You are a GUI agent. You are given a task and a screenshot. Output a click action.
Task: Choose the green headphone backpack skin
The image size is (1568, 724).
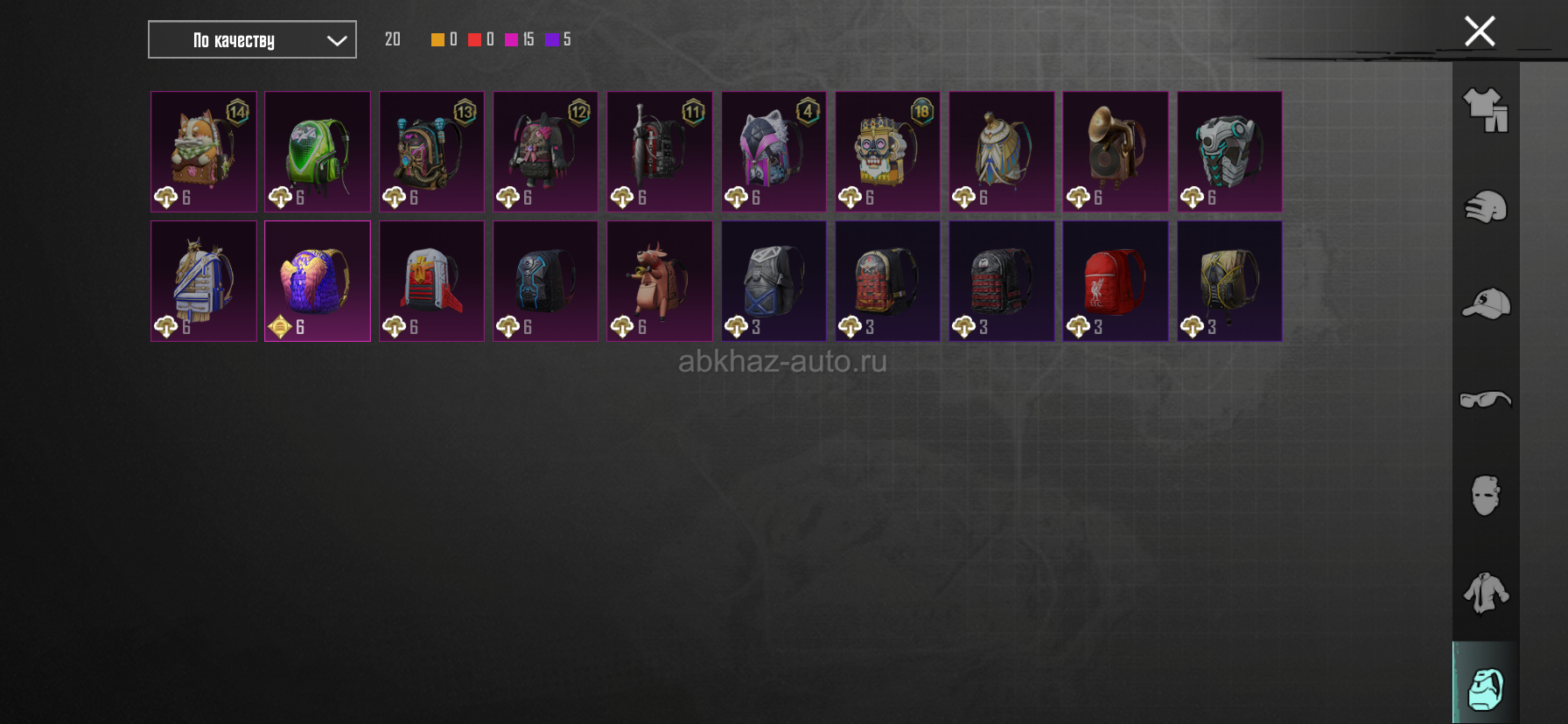[318, 151]
